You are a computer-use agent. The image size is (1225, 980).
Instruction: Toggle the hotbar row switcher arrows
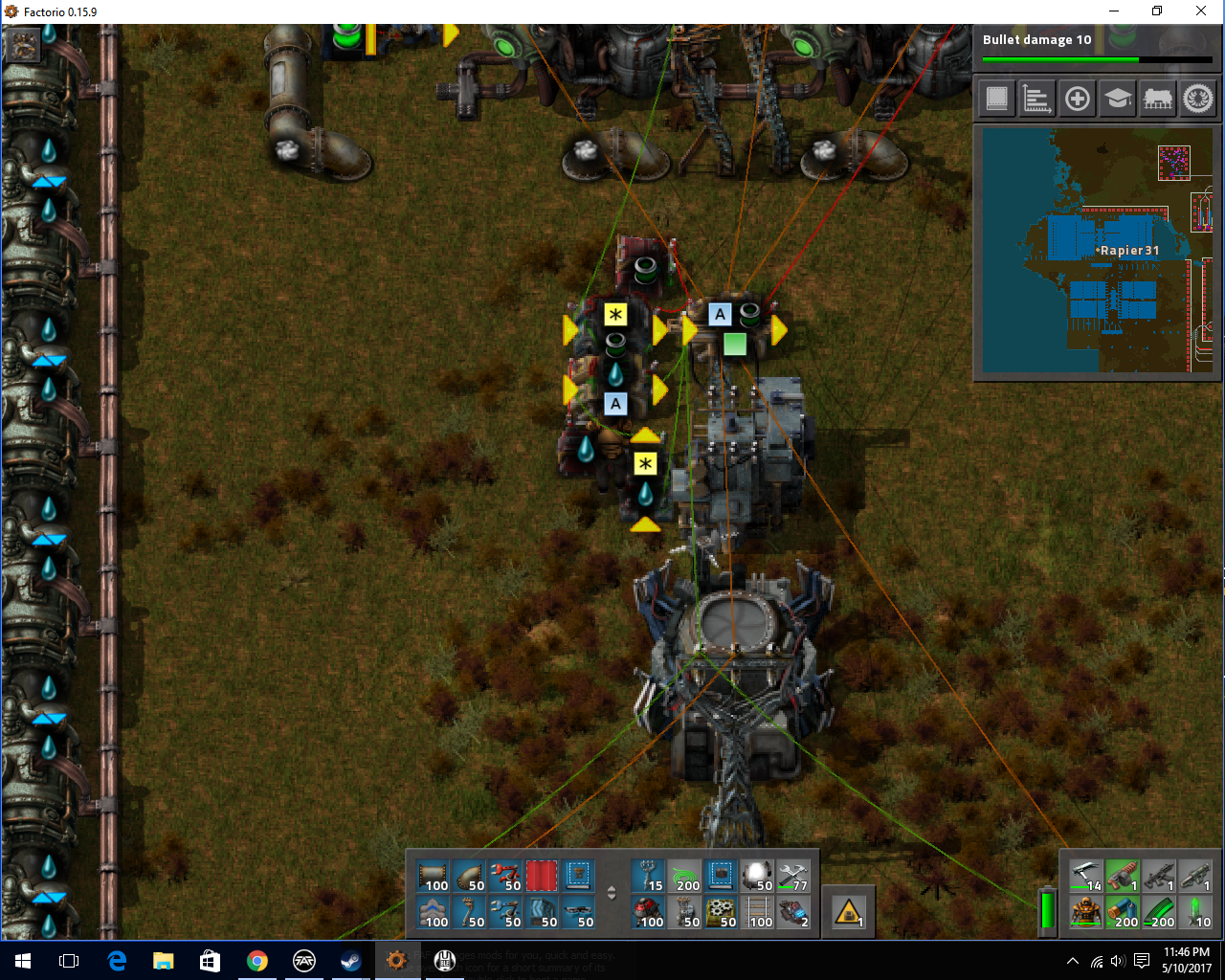pyautogui.click(x=612, y=894)
